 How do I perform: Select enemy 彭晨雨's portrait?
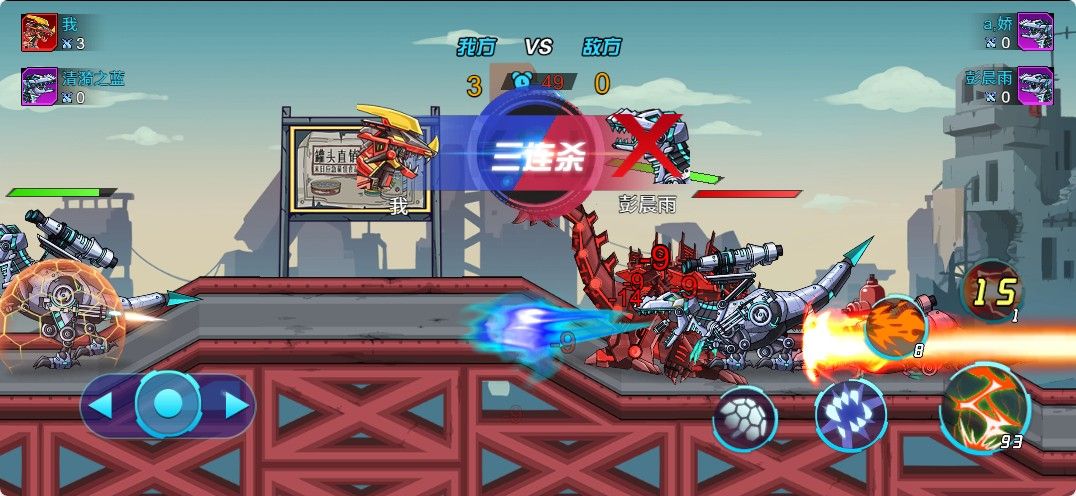(x=1035, y=86)
